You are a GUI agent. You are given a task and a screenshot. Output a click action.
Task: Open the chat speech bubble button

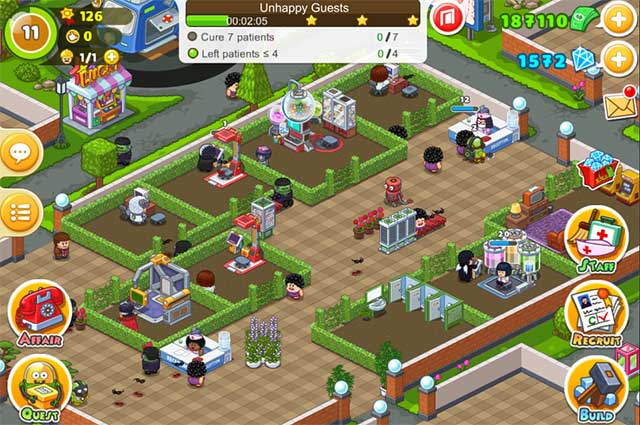(19, 153)
